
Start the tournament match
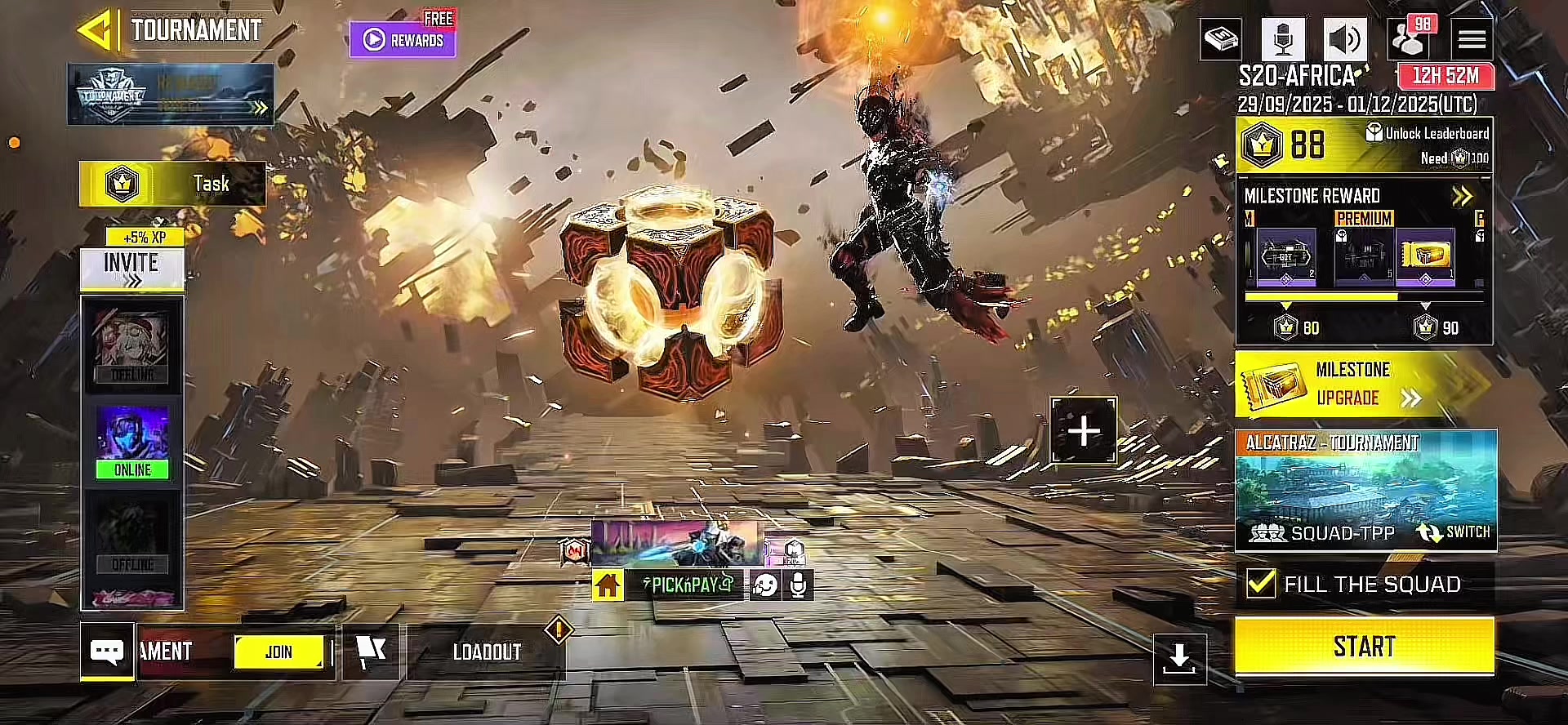point(1364,647)
